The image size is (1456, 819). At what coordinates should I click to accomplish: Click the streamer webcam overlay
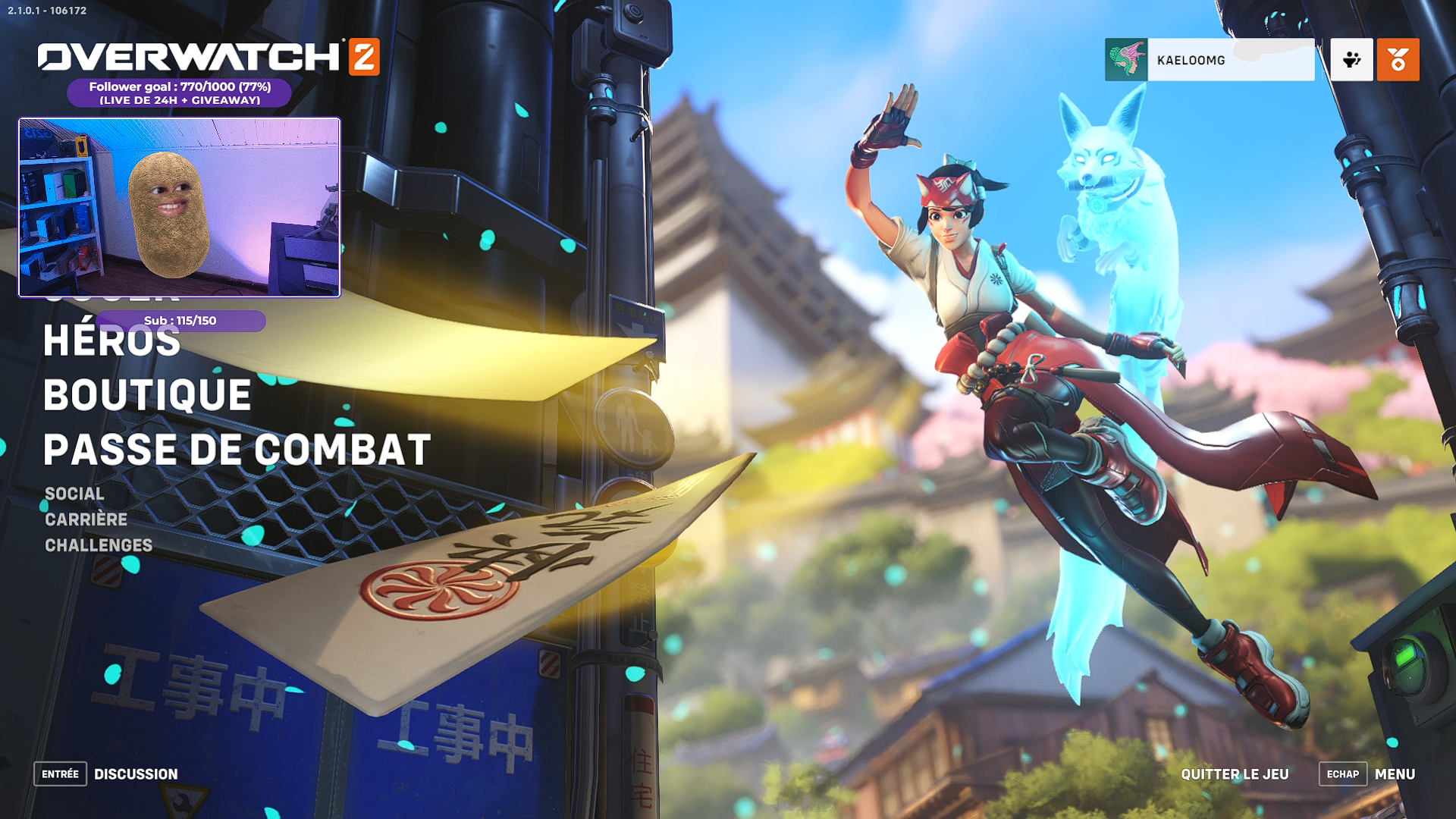pyautogui.click(x=180, y=207)
